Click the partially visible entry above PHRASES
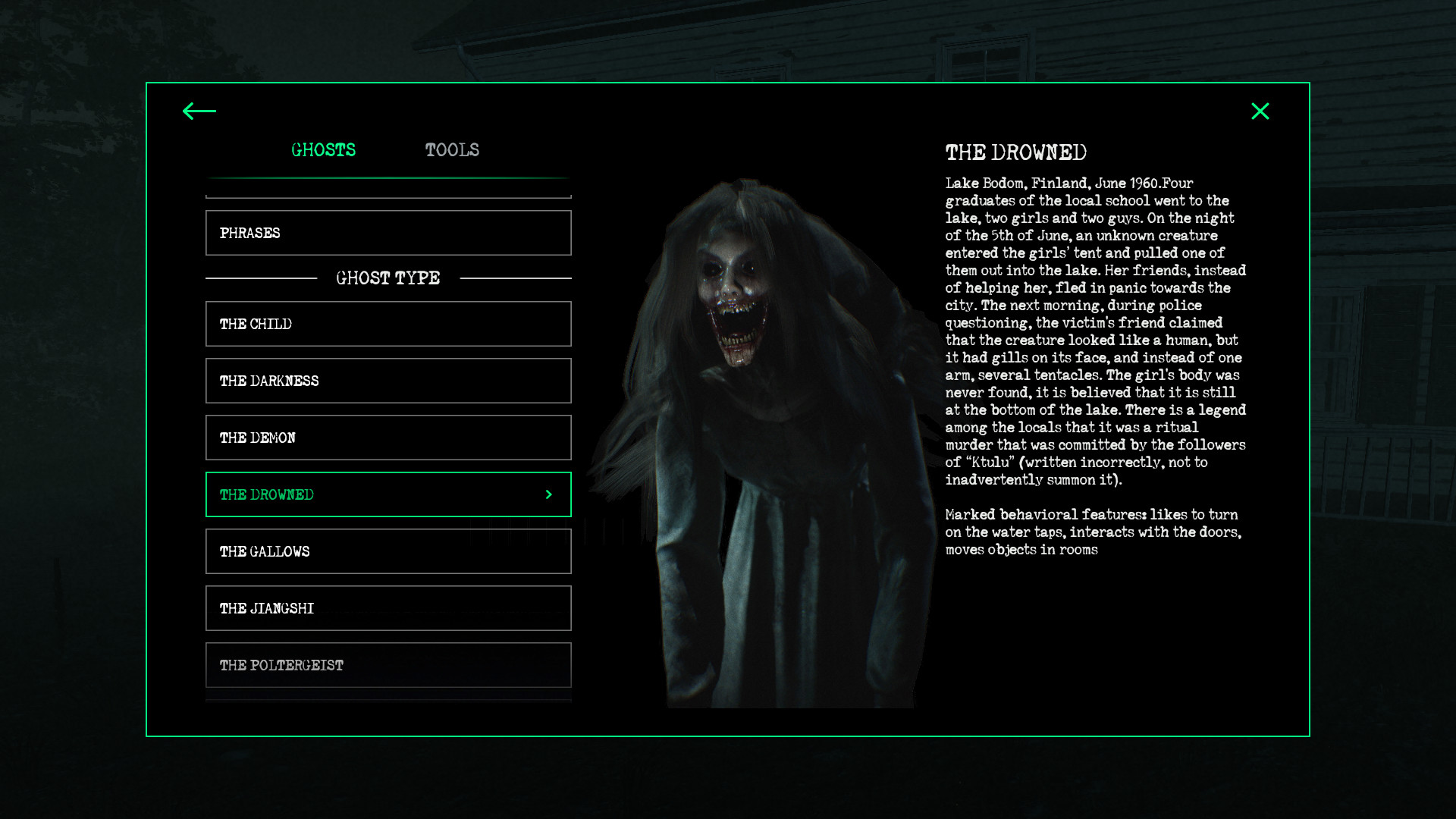 pos(388,188)
